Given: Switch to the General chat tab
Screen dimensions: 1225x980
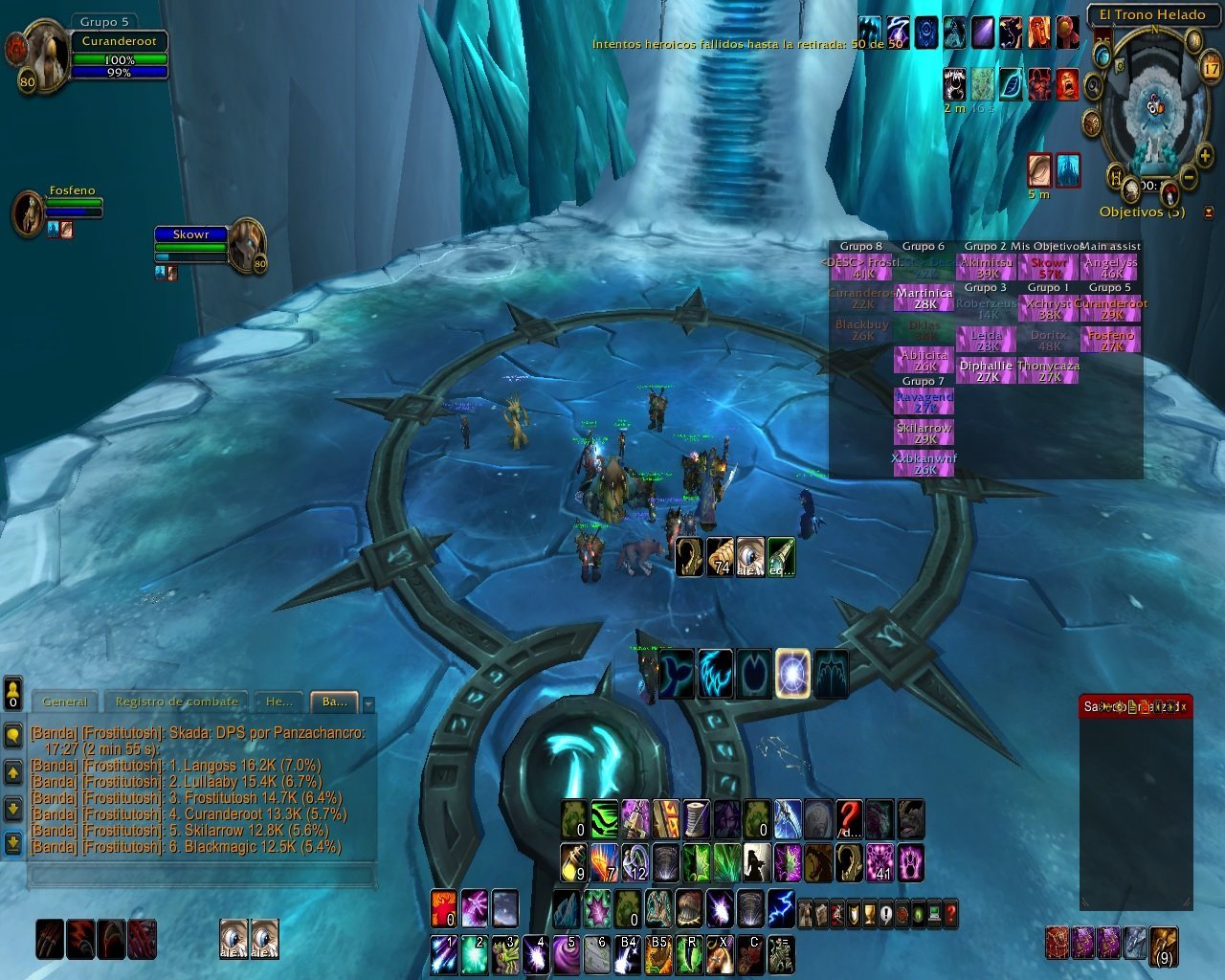Looking at the screenshot, I should [65, 702].
